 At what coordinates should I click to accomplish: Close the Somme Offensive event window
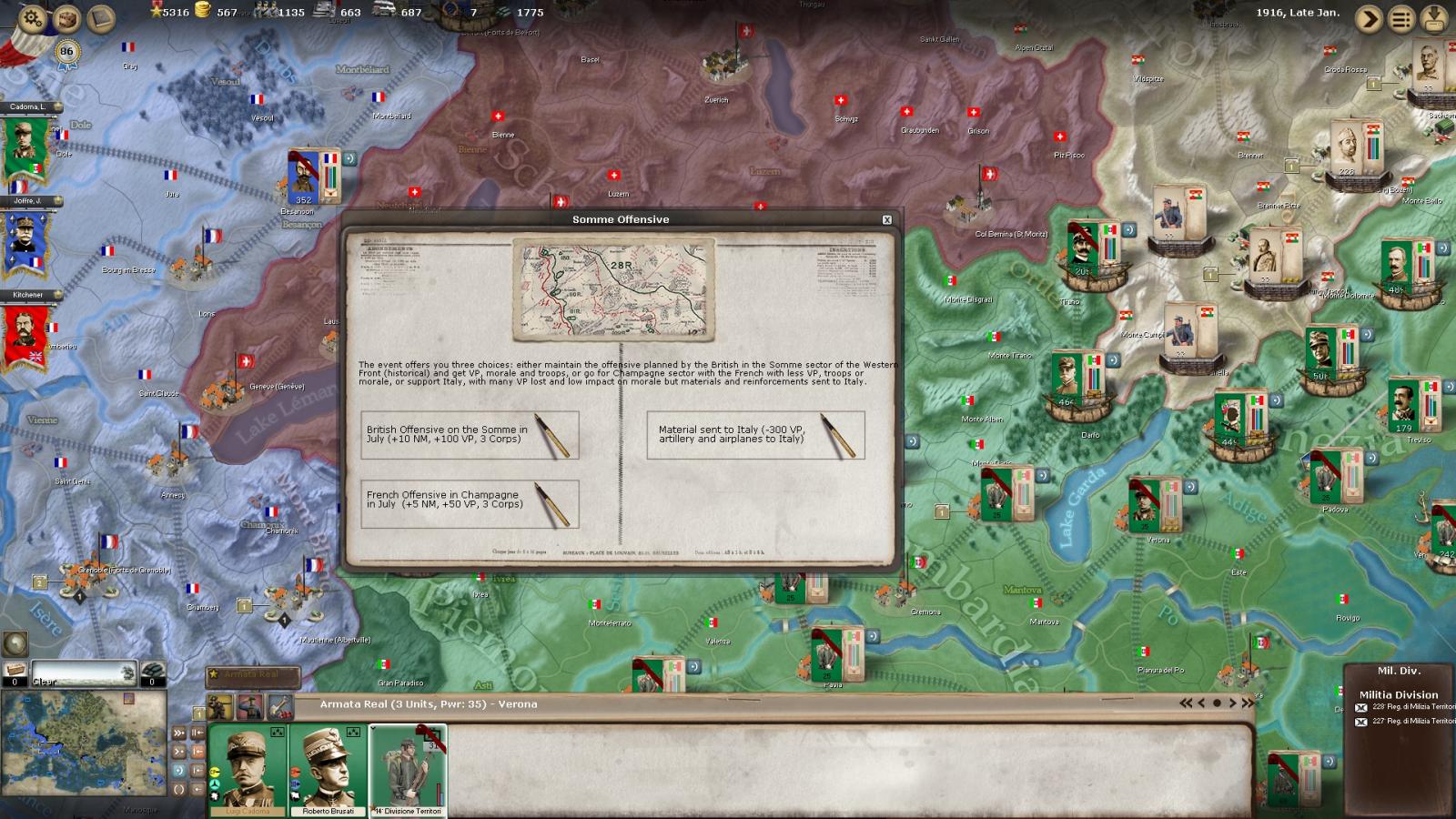click(887, 219)
